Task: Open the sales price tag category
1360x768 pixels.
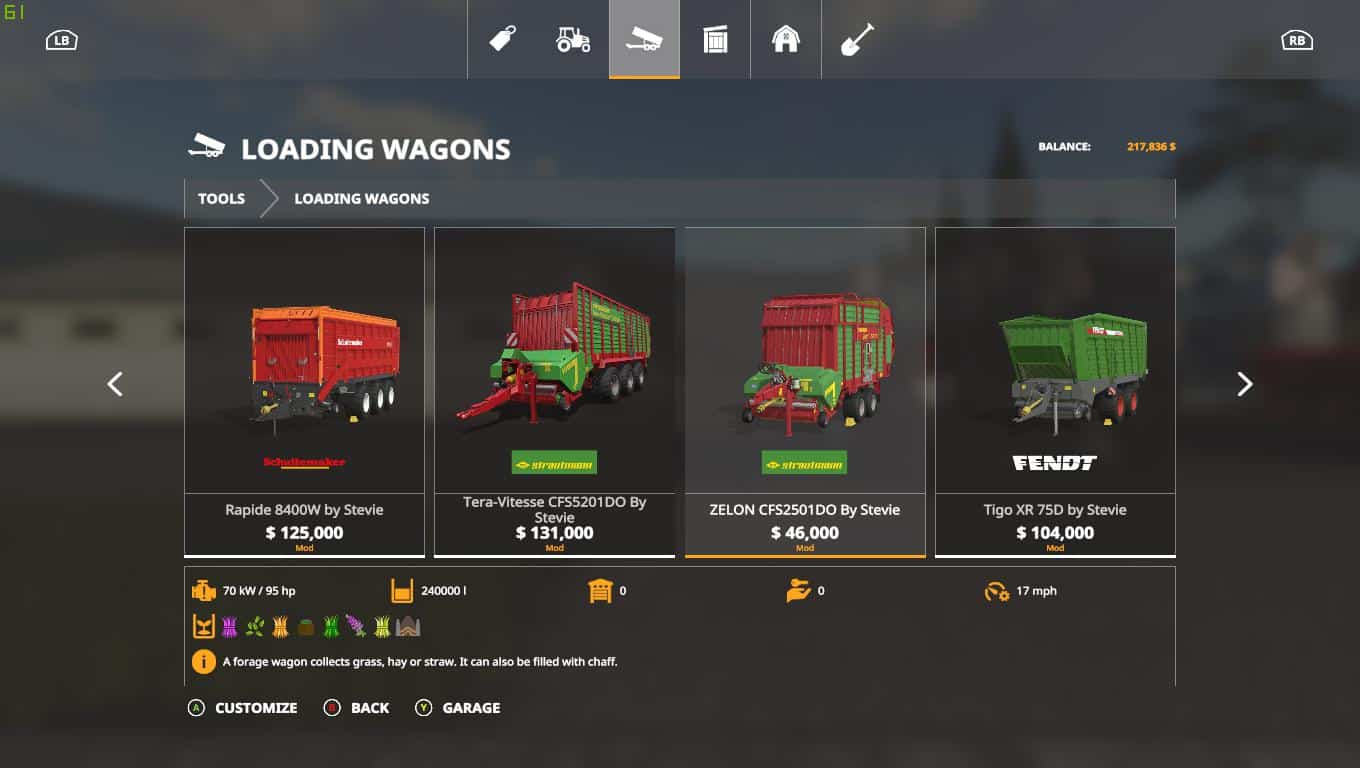Action: pos(502,38)
